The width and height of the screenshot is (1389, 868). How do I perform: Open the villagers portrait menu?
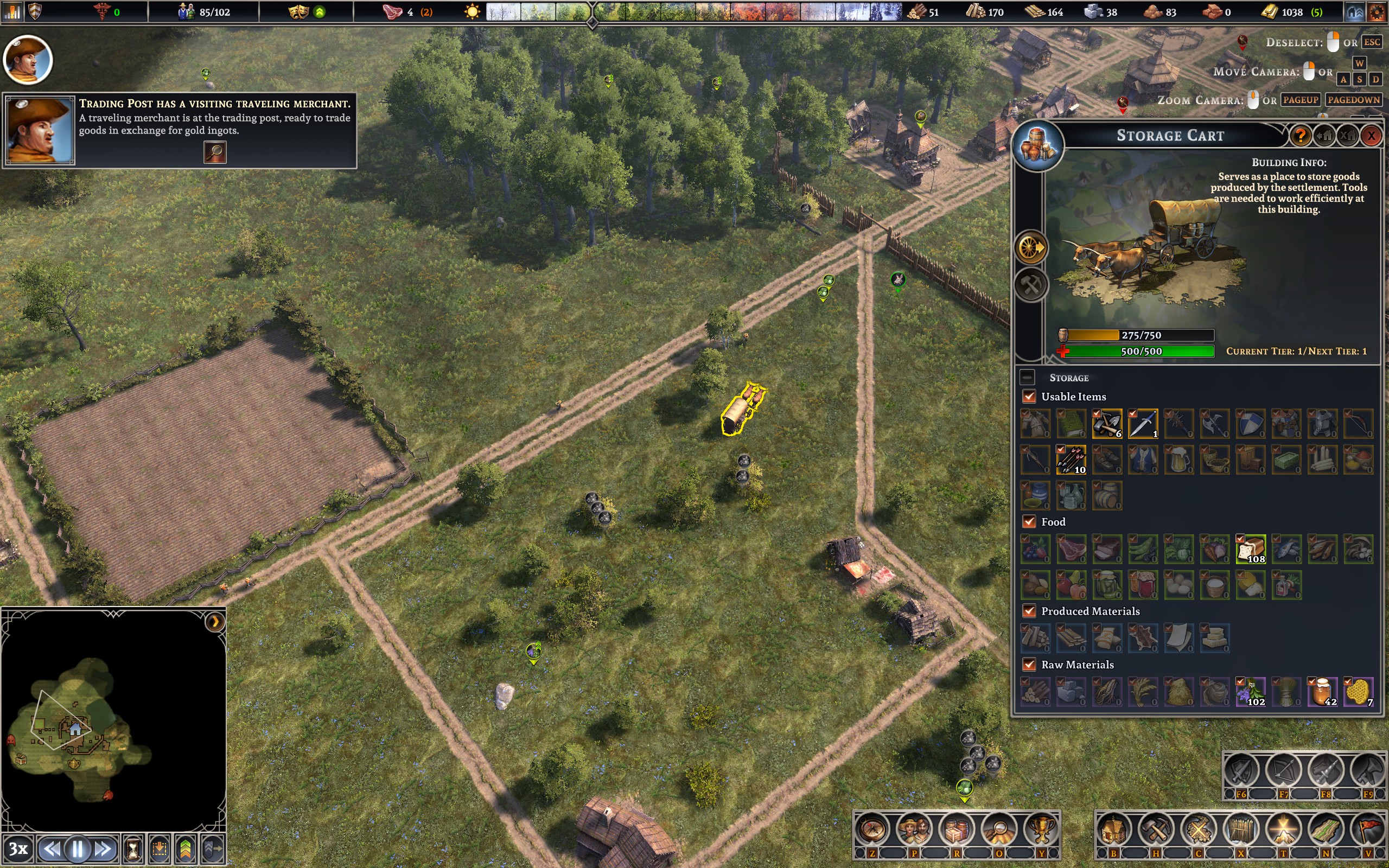914,829
